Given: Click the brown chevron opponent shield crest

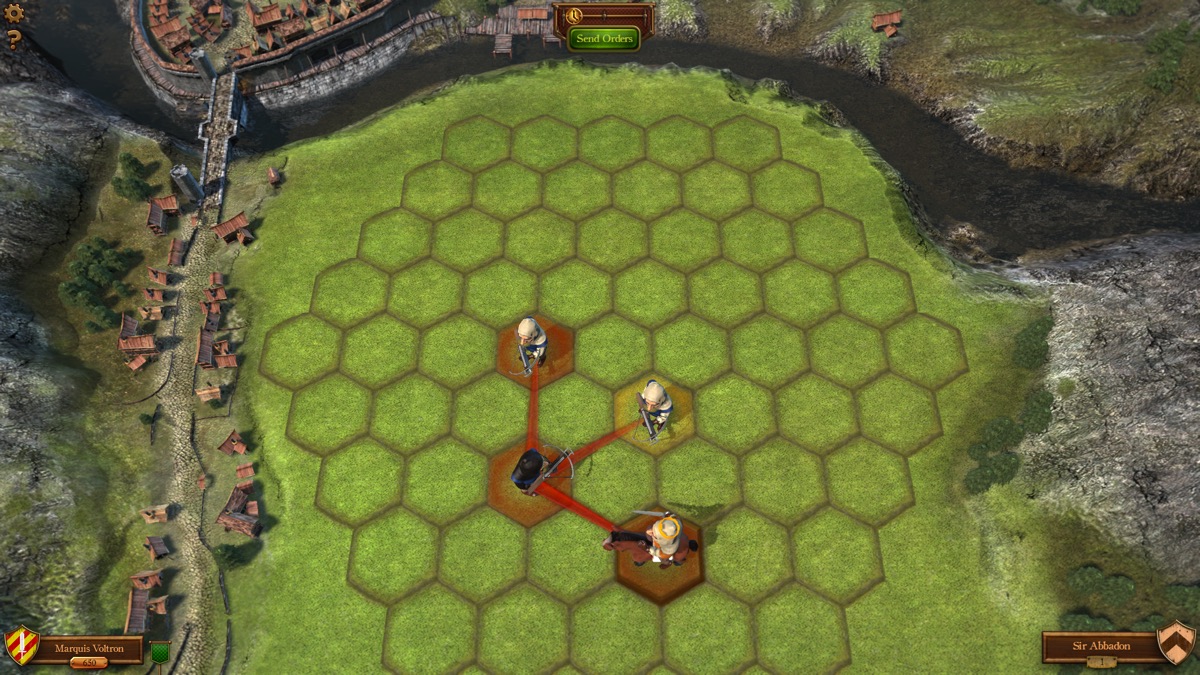Looking at the screenshot, I should (1176, 641).
